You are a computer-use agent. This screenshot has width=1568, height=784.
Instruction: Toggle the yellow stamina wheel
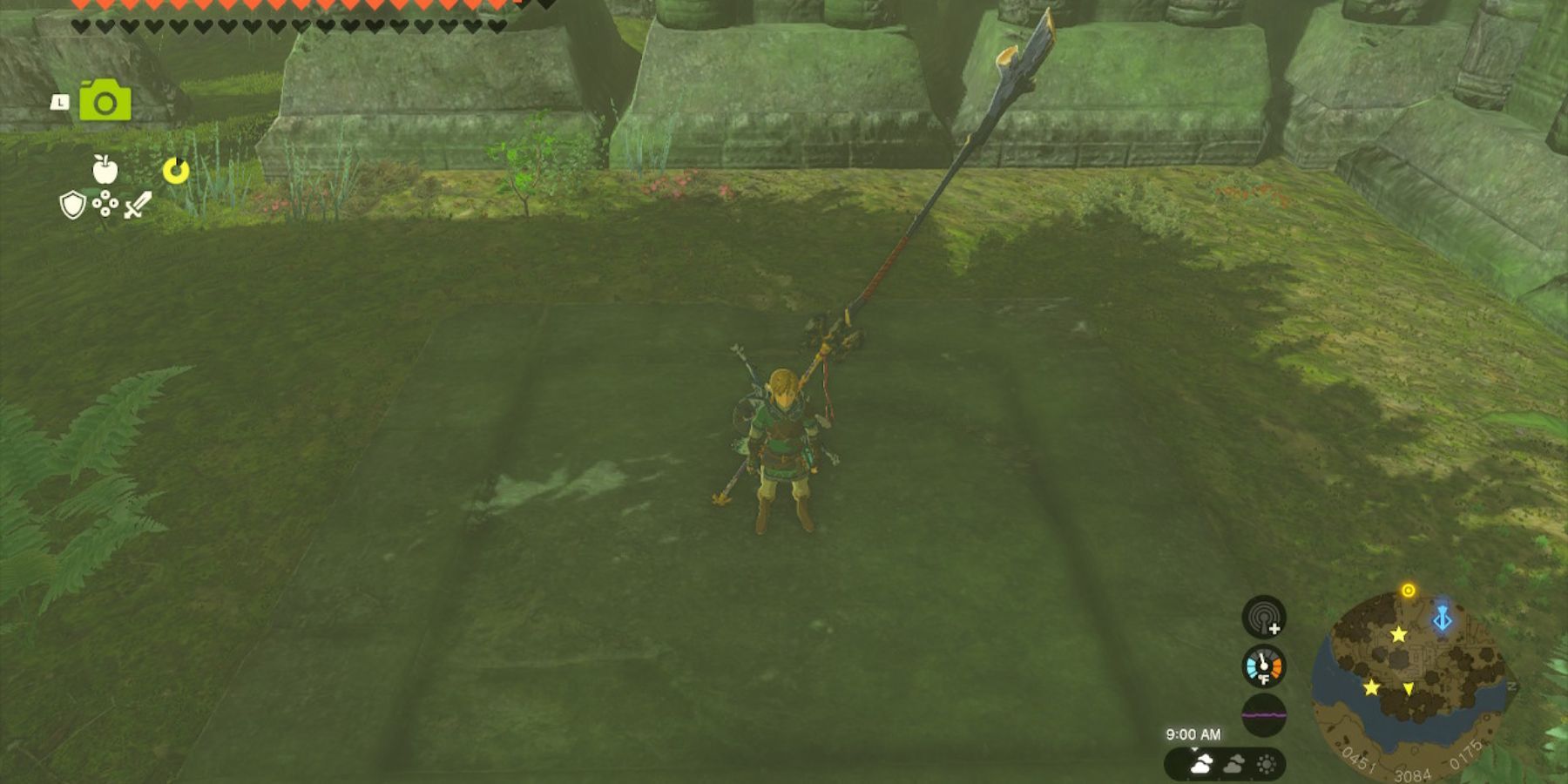pos(176,172)
